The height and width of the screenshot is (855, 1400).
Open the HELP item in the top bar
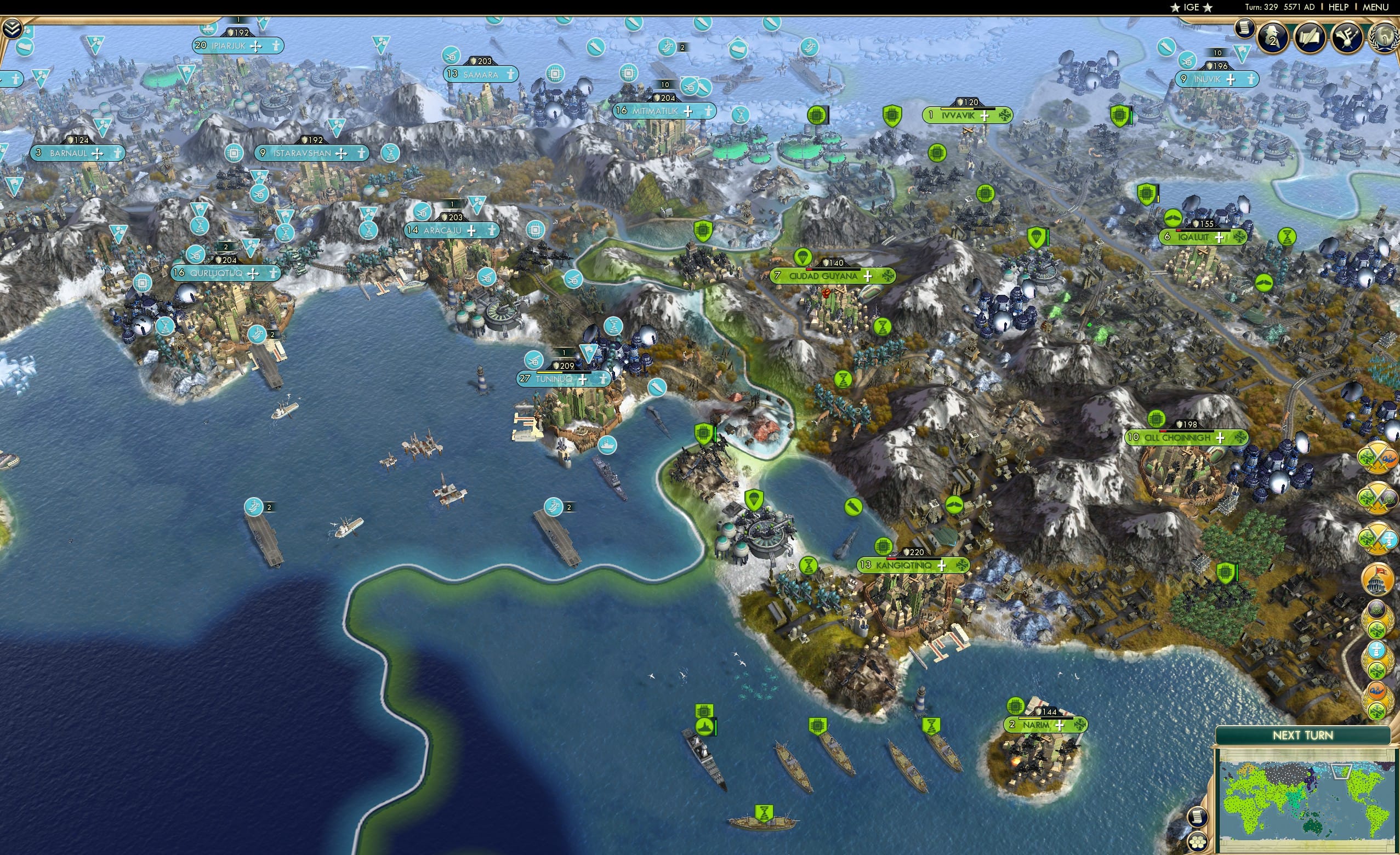click(1339, 7)
